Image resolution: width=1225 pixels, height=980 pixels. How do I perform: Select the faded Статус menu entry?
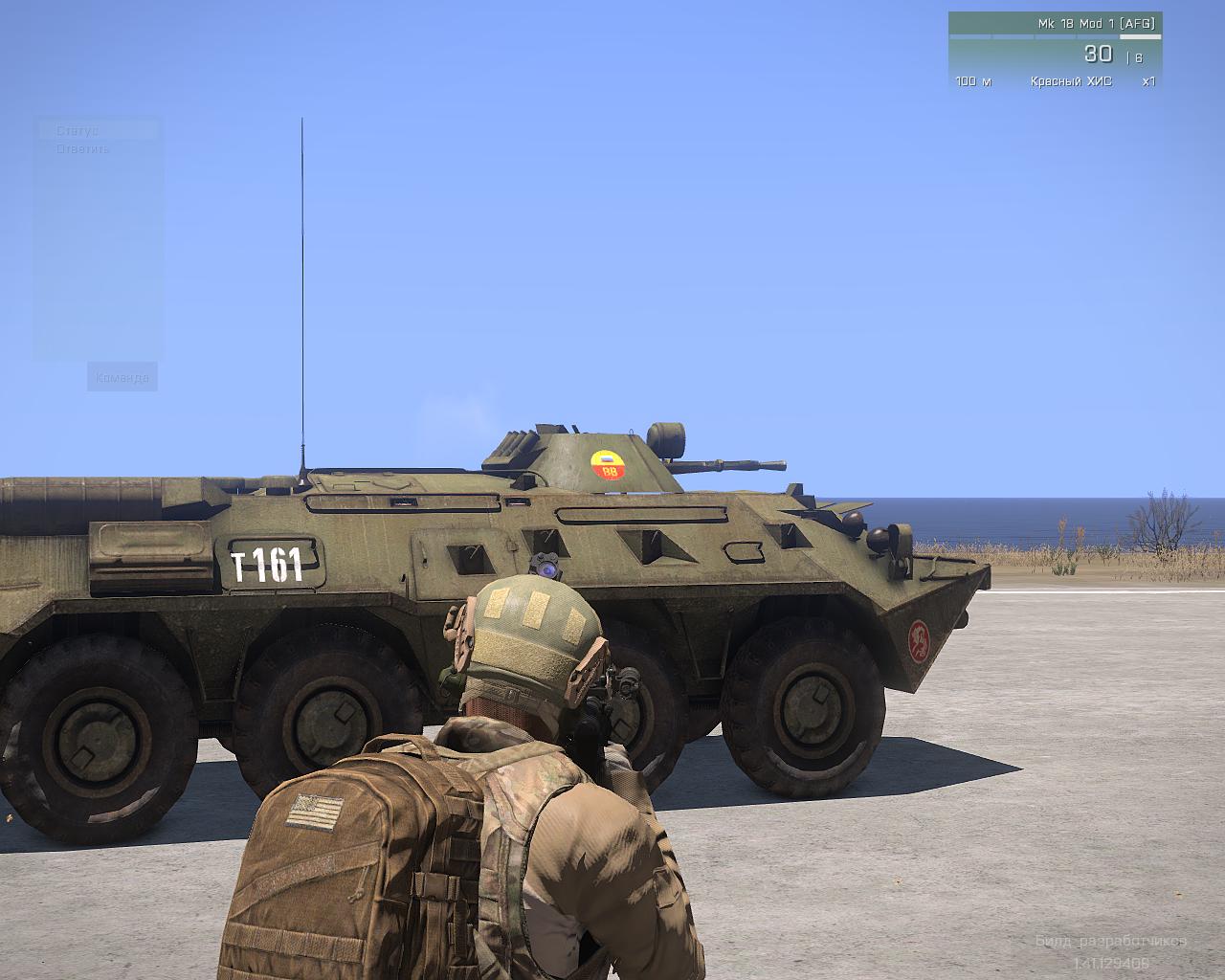pyautogui.click(x=78, y=131)
